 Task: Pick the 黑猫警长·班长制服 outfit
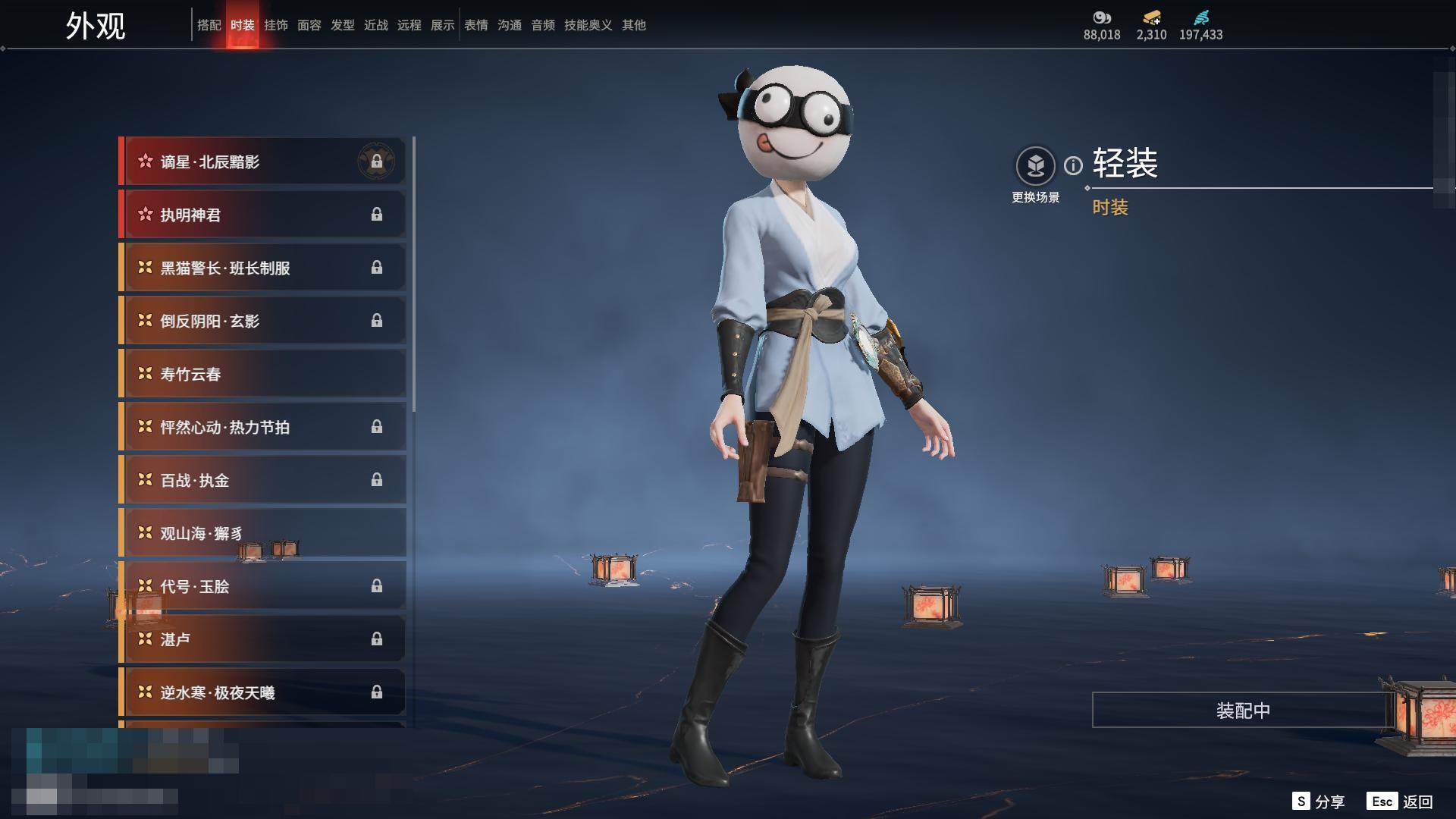click(262, 268)
